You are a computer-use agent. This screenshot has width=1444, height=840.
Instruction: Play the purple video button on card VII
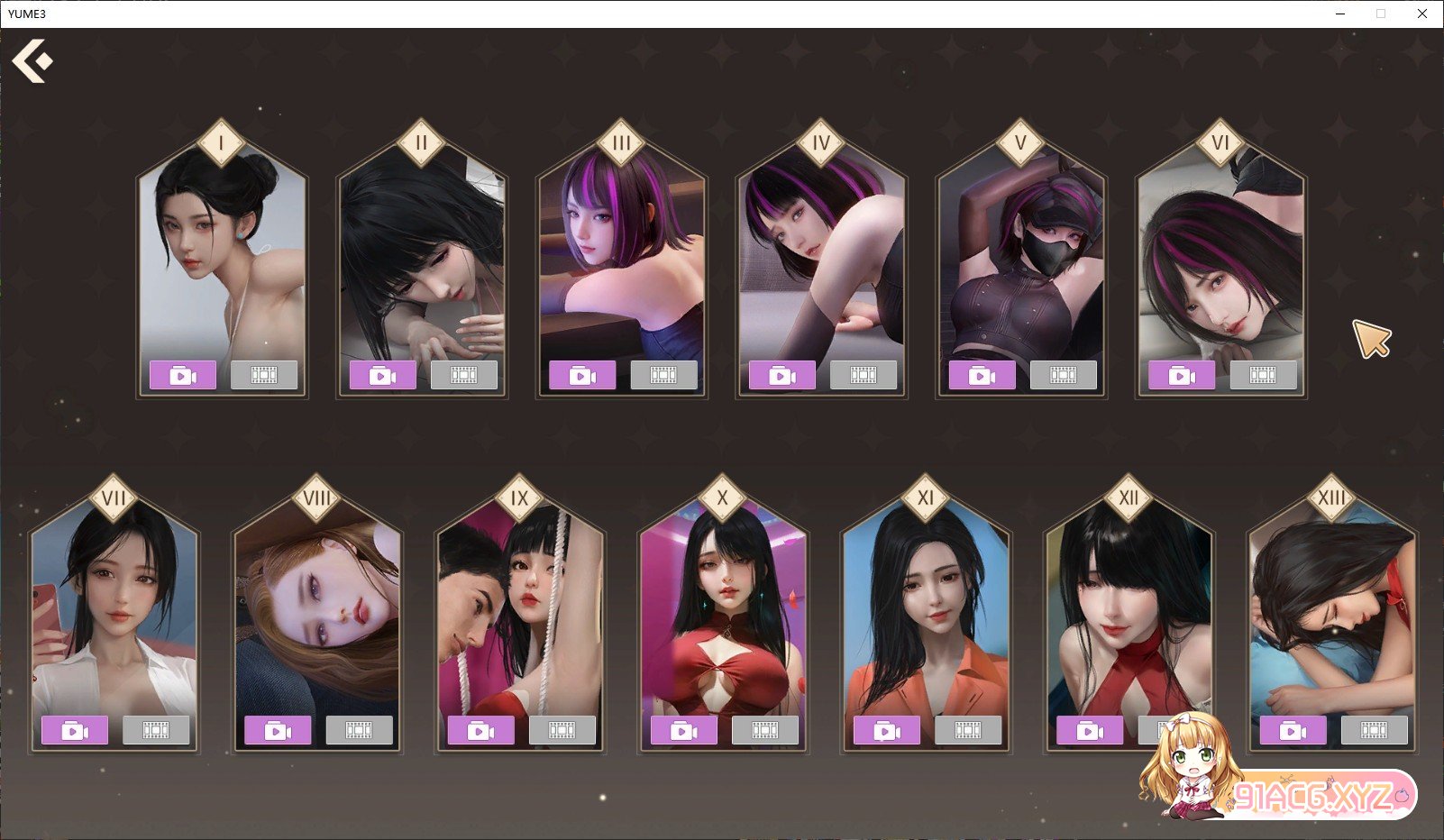pyautogui.click(x=75, y=730)
